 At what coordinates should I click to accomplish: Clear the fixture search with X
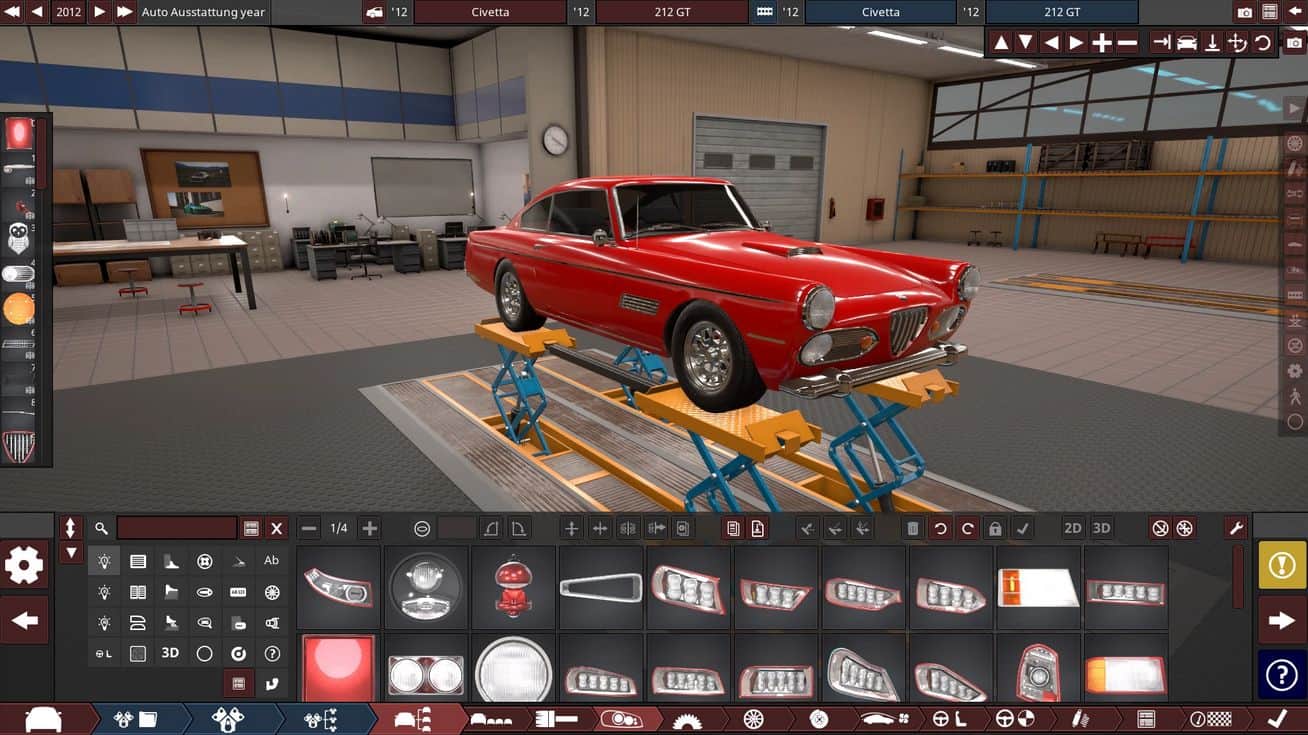(277, 528)
